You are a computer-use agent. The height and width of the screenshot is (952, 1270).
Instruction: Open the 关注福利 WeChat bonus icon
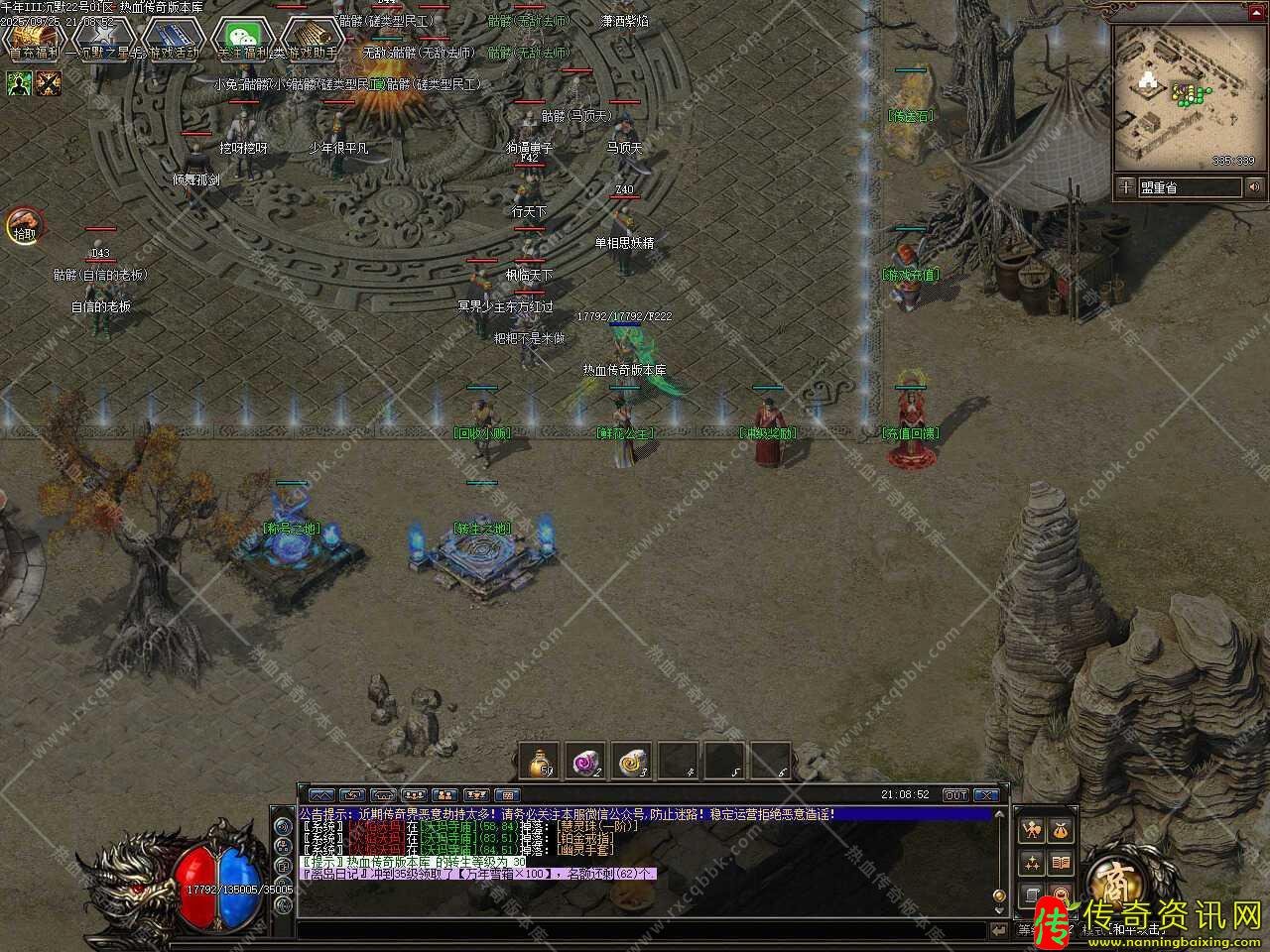pos(242,39)
